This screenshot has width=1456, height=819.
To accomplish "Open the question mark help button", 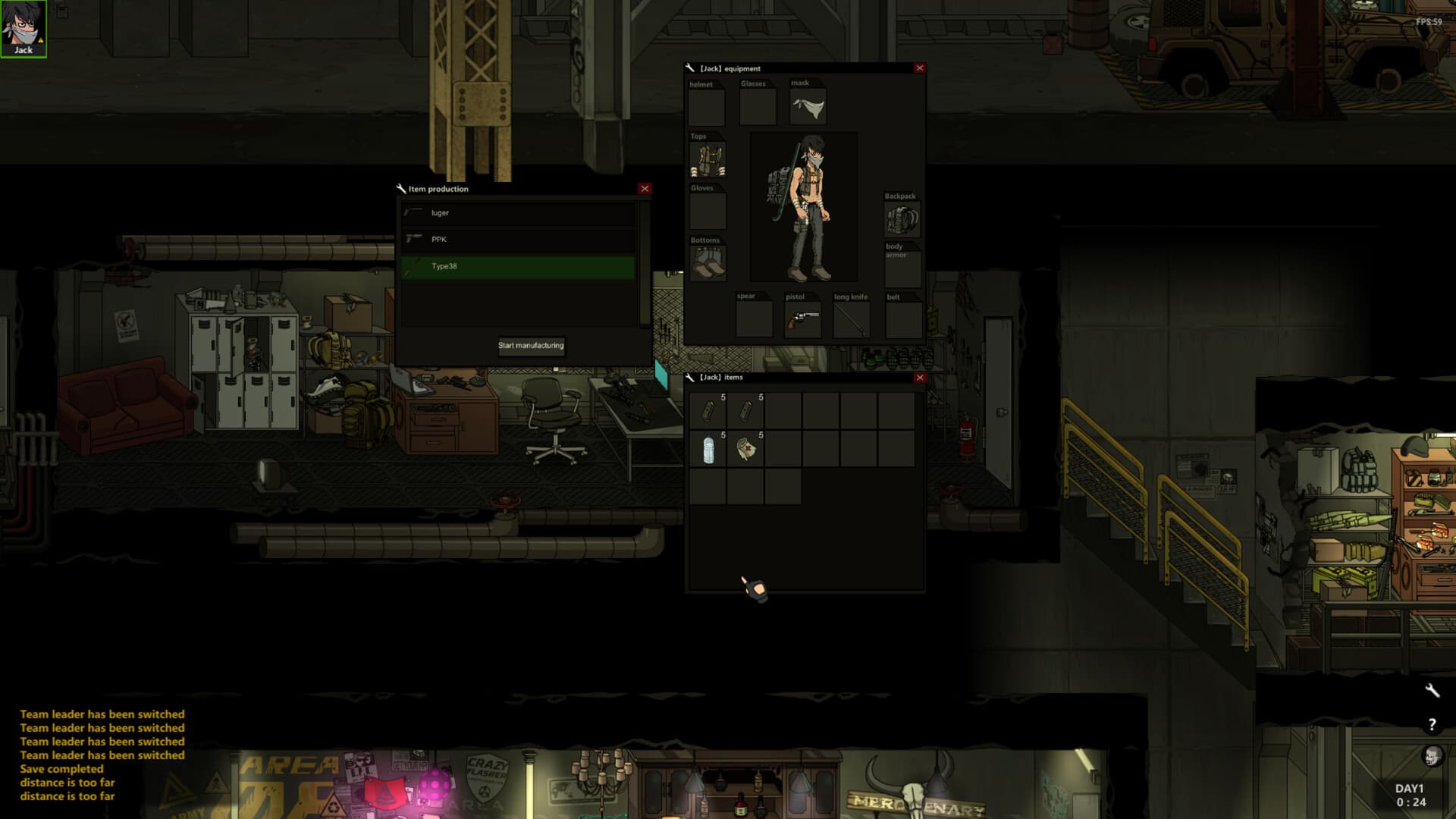I will click(1432, 725).
